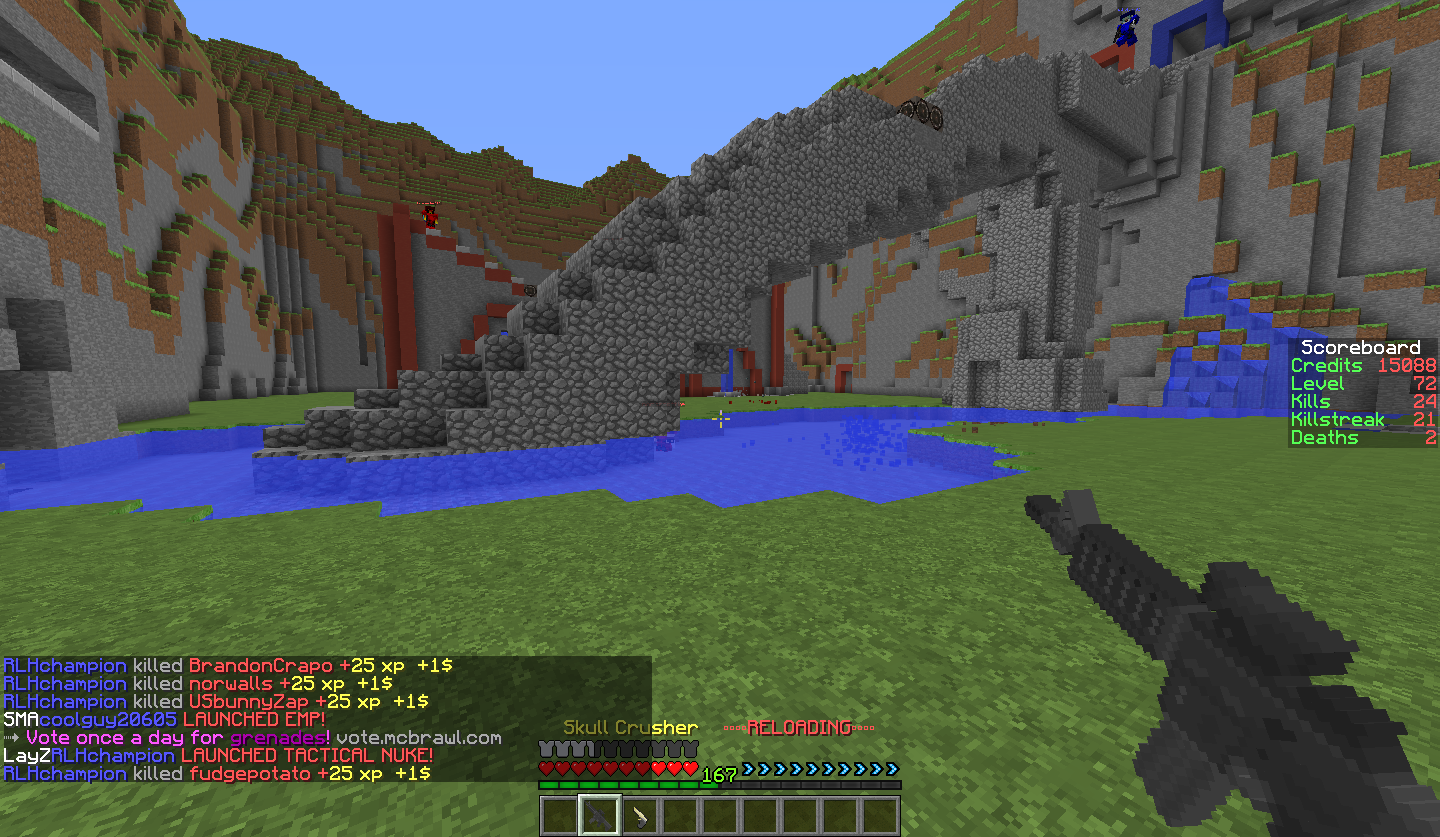Select the rifle hotbar slot

click(x=600, y=815)
